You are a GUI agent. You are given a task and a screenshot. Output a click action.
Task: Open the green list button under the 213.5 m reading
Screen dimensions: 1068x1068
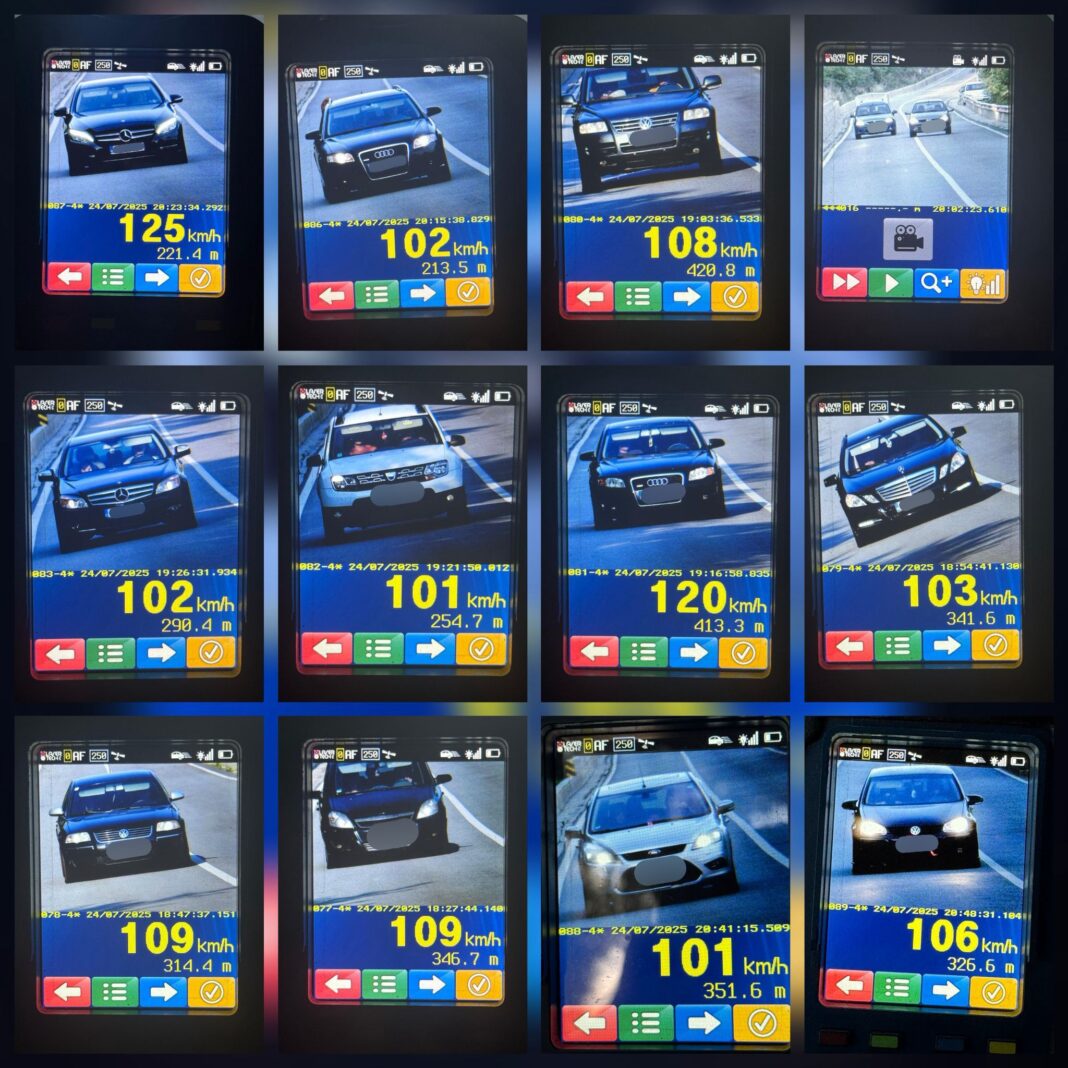(377, 293)
